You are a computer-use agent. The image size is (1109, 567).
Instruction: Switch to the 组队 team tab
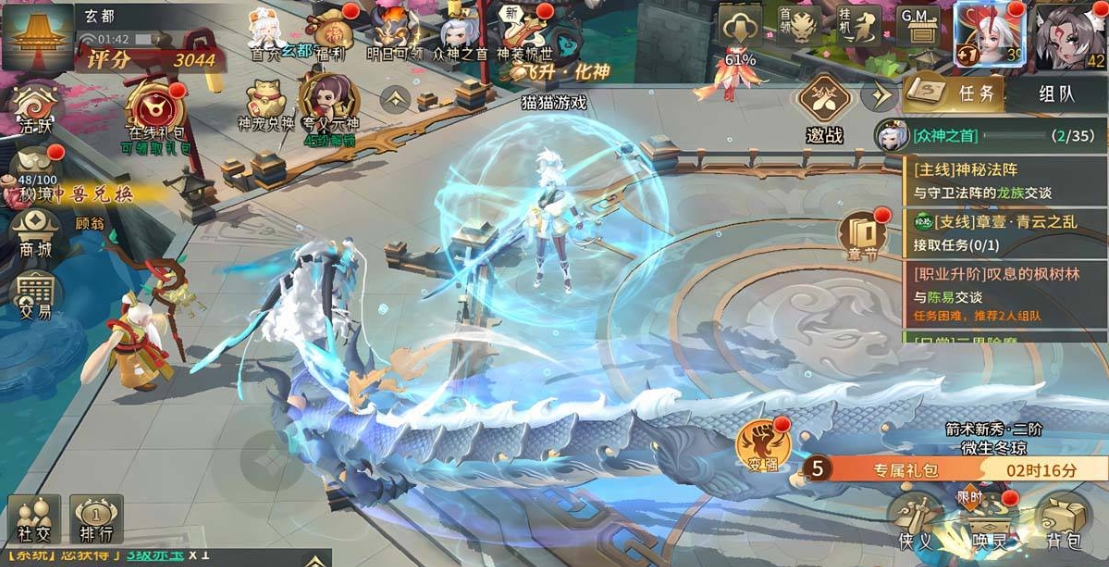[x=1056, y=94]
